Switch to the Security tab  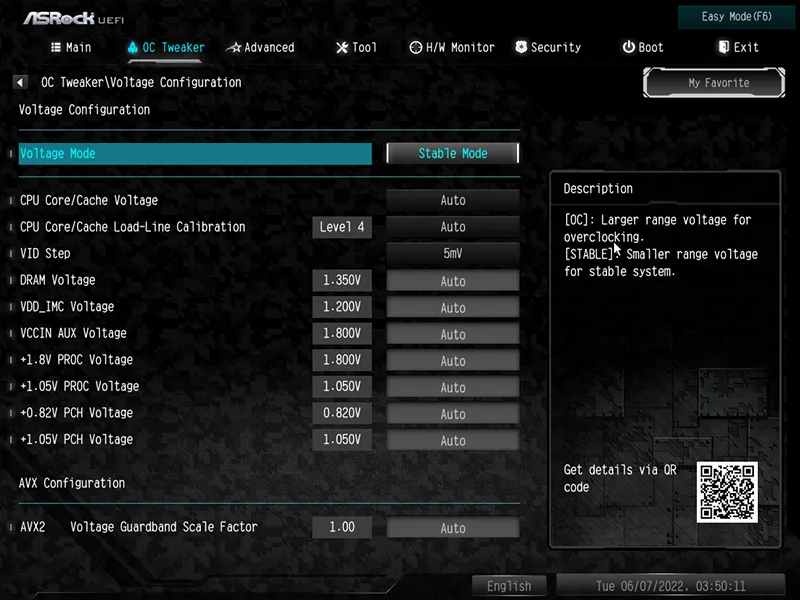click(548, 47)
